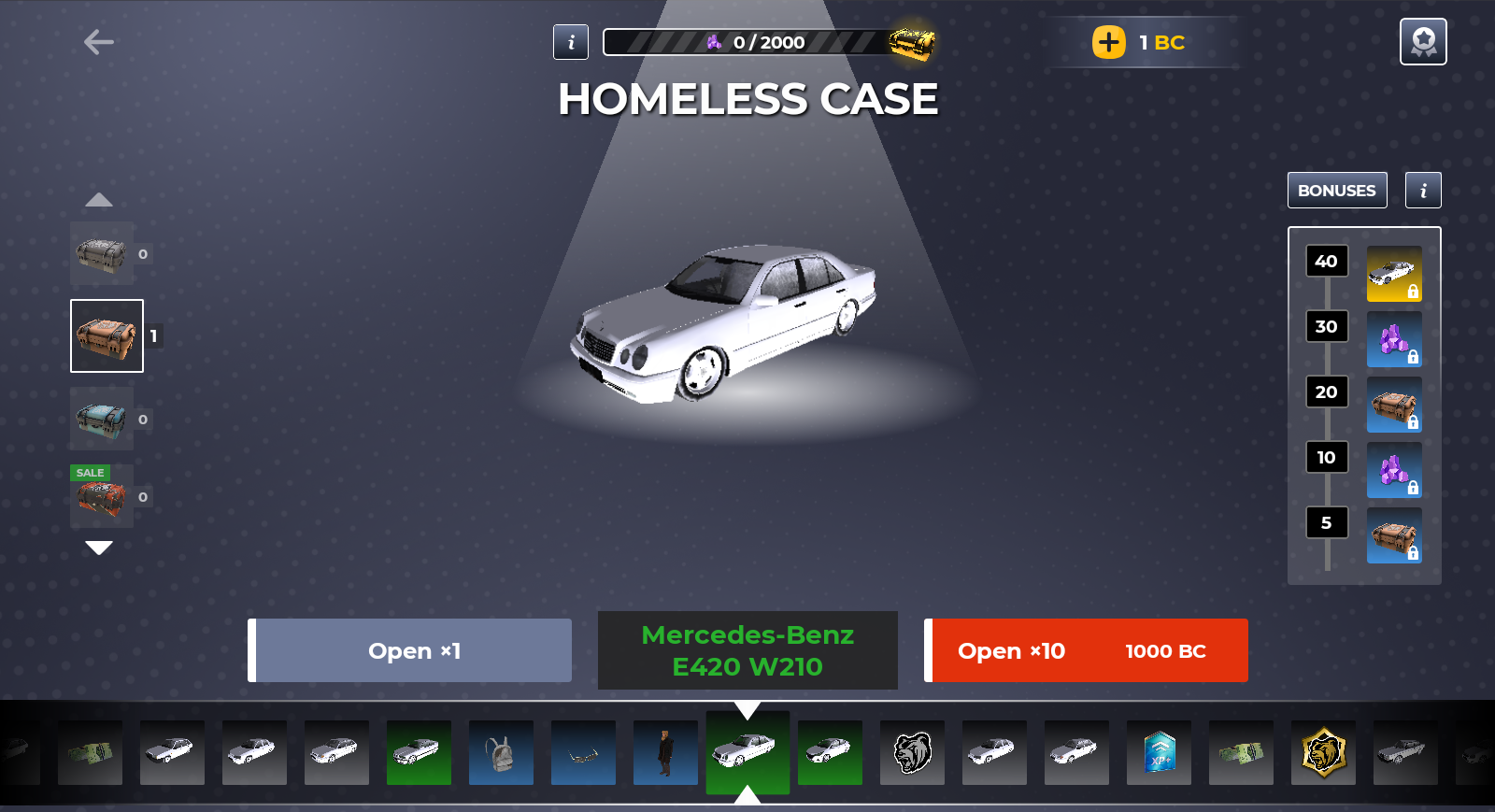Select the XP+ reward tile
1495x812 pixels.
(1159, 752)
